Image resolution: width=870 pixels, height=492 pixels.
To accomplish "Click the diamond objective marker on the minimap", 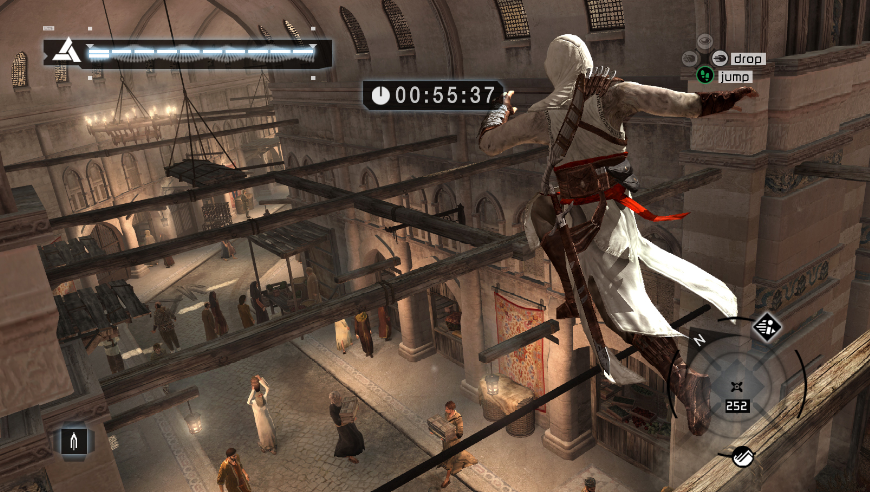I will tap(767, 327).
